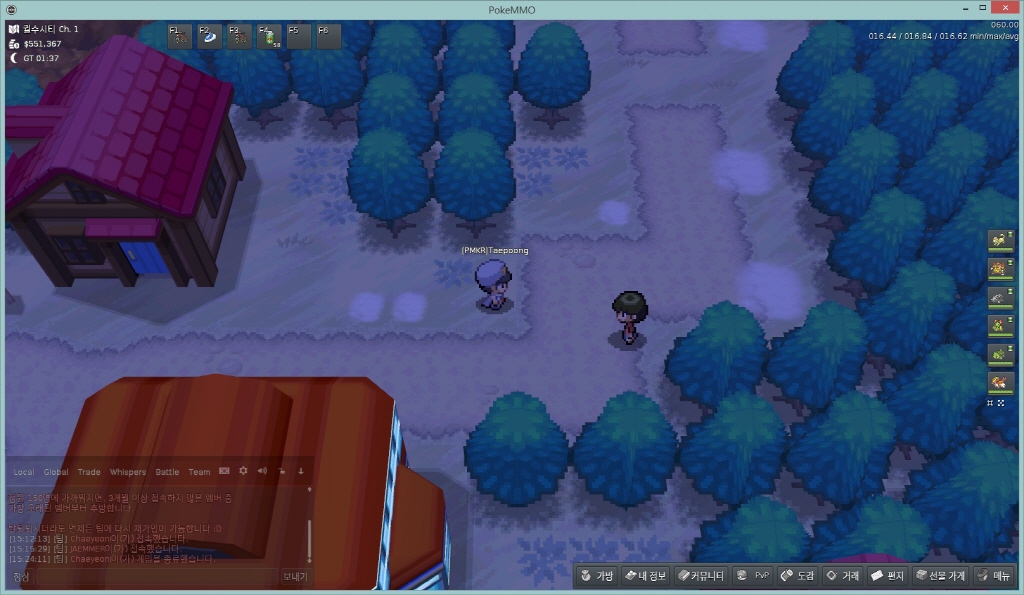Switch to the Local chat tab
Image resolution: width=1024 pixels, height=595 pixels.
tap(23, 472)
